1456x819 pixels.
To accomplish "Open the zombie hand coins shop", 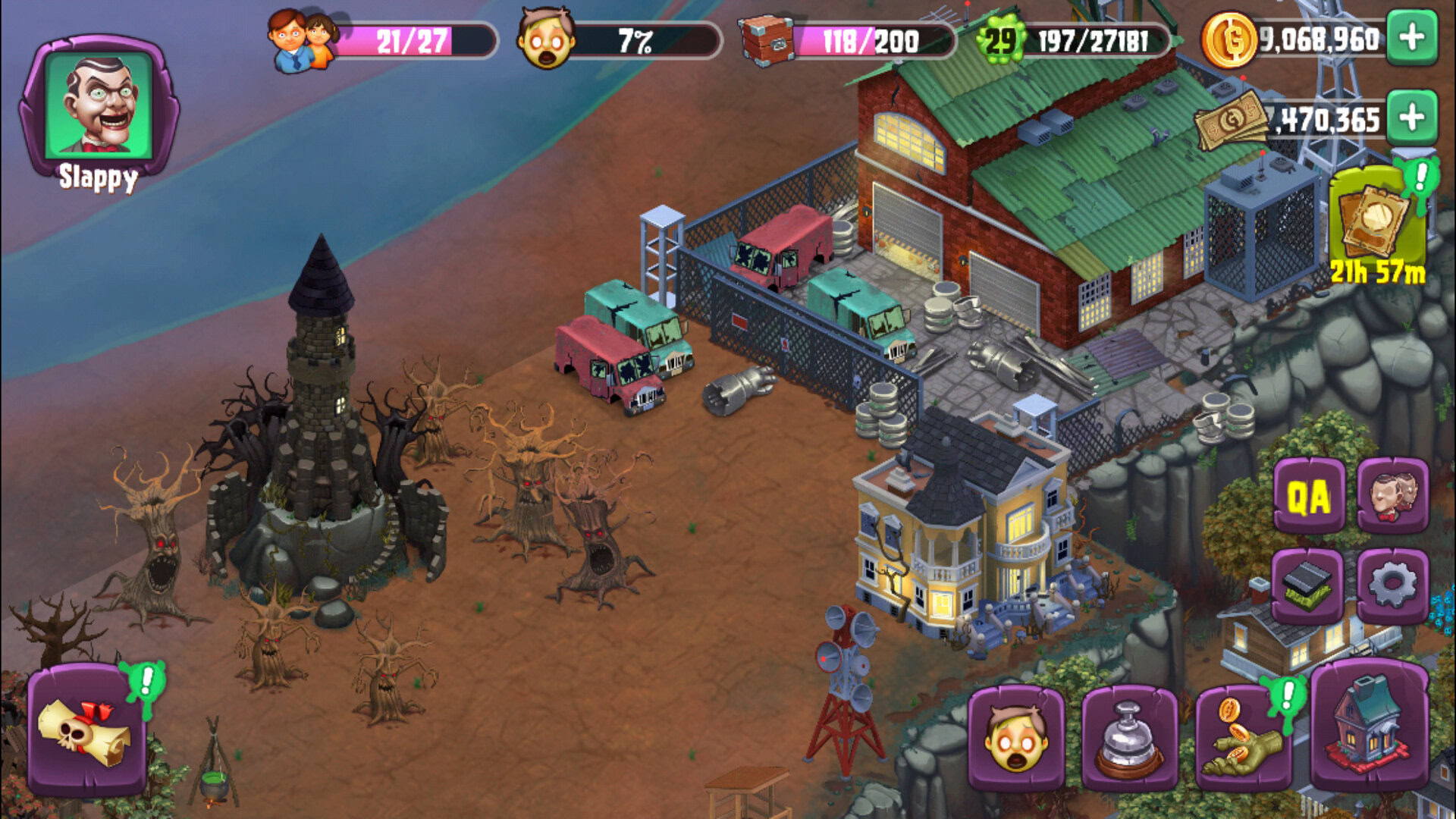I will pos(1243,739).
